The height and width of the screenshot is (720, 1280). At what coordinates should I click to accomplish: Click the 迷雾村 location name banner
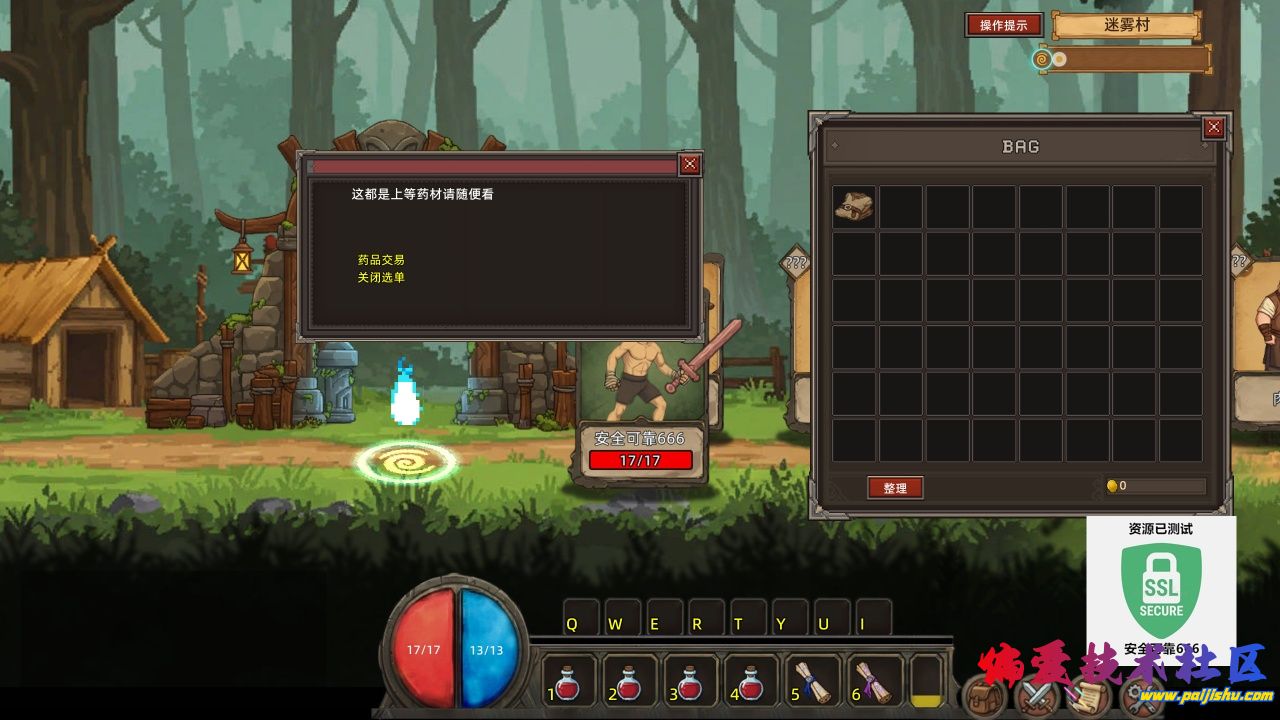coord(1125,26)
